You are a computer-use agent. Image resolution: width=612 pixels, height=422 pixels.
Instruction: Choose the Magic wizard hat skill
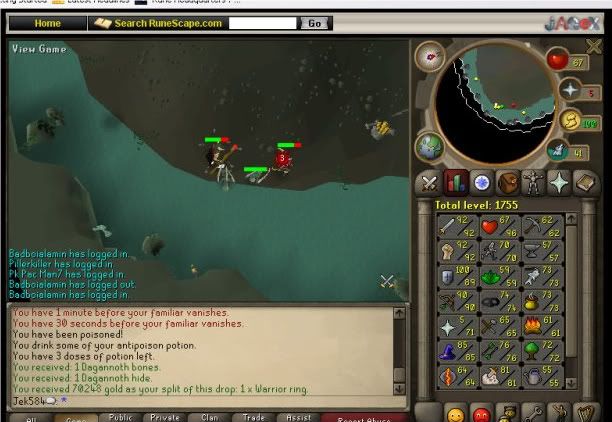tap(447, 350)
